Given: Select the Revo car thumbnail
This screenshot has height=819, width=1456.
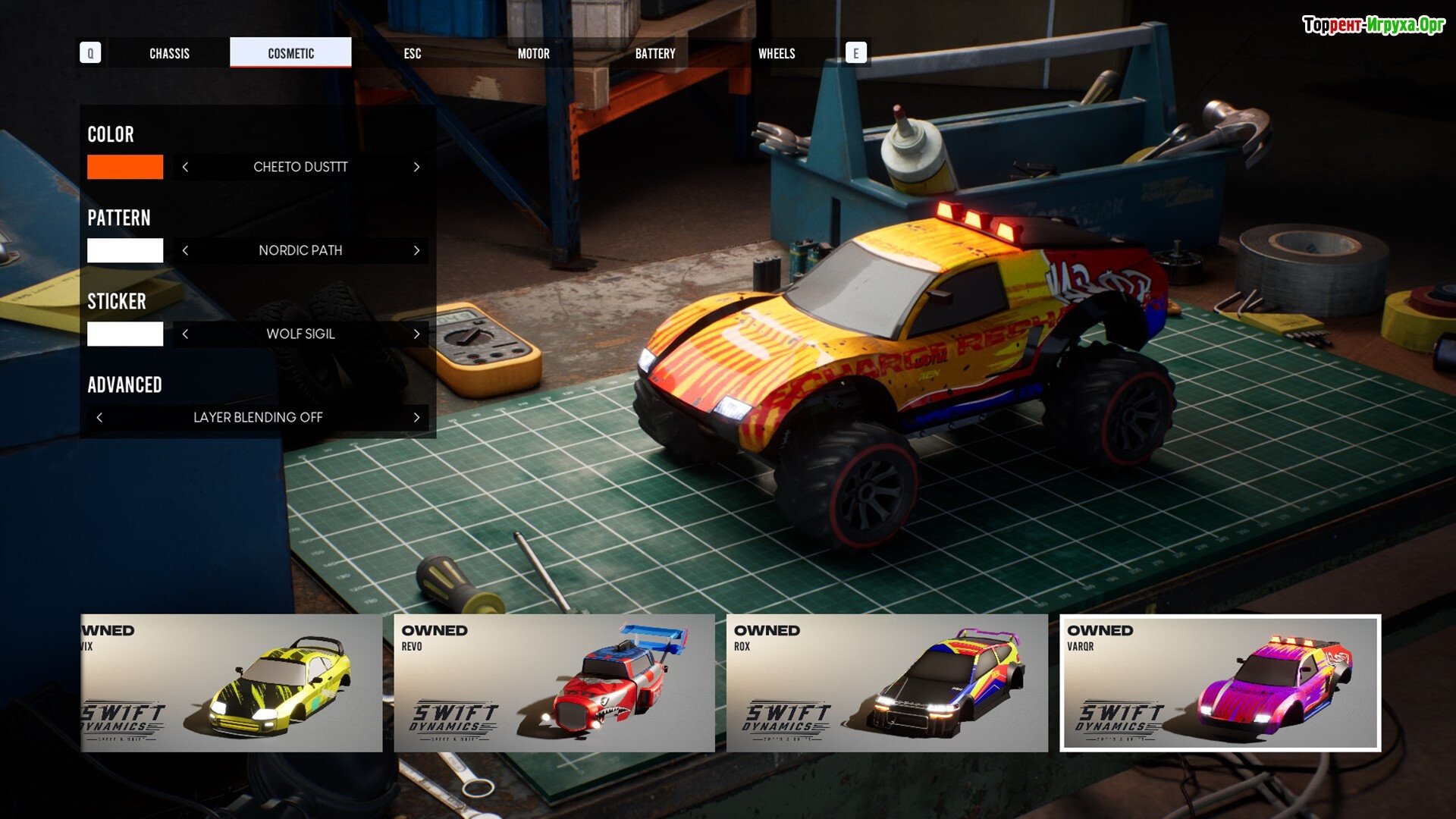Looking at the screenshot, I should click(x=554, y=682).
